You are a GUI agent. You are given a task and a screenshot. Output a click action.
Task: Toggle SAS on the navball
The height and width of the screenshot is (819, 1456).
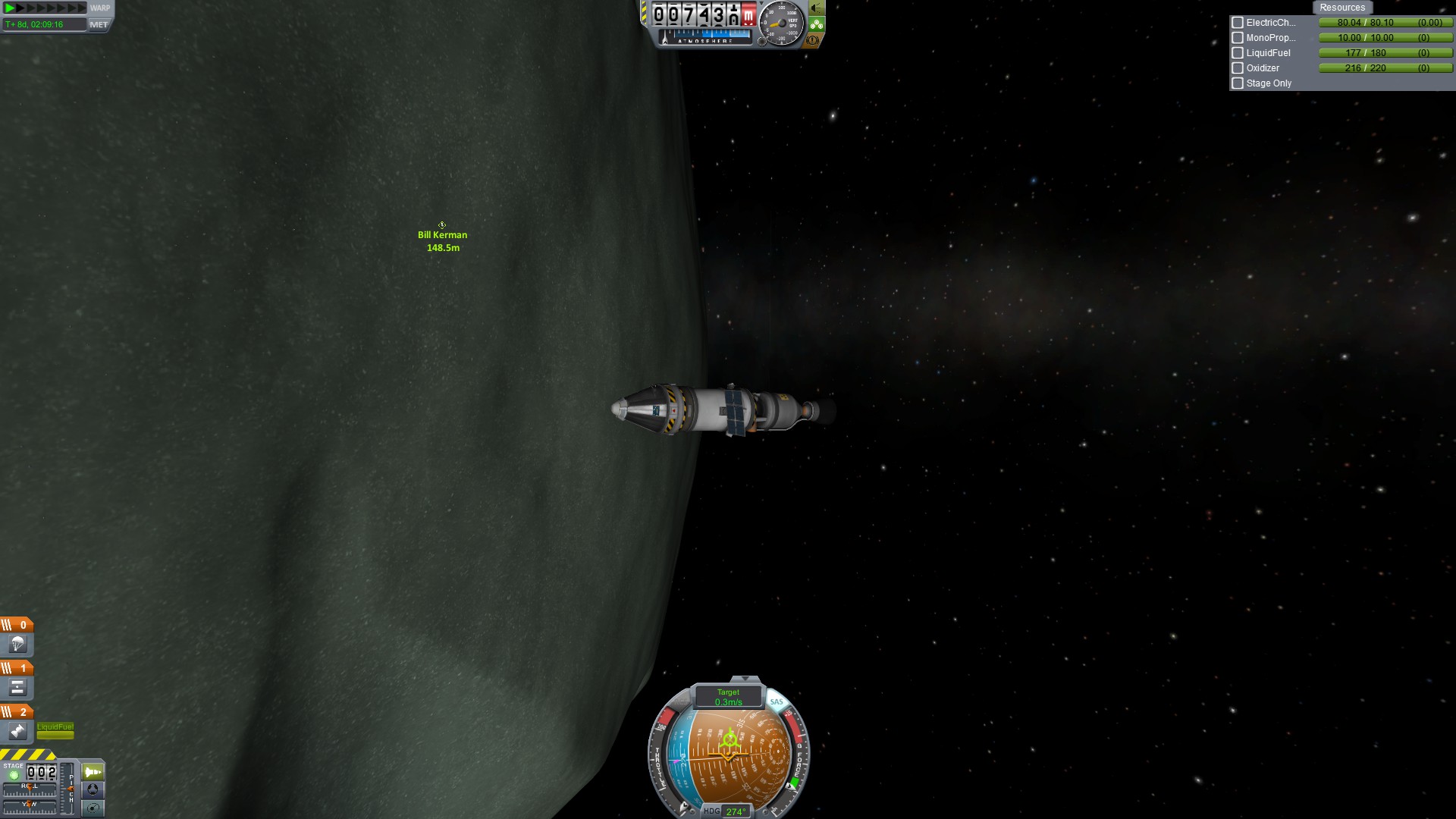coord(777,702)
